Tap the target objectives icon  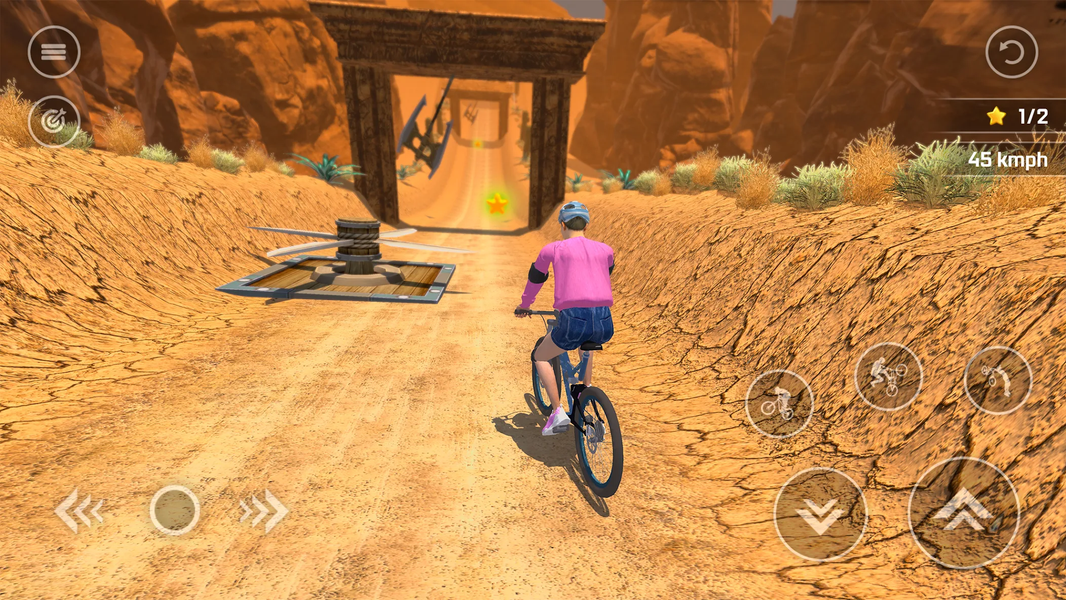[54, 122]
